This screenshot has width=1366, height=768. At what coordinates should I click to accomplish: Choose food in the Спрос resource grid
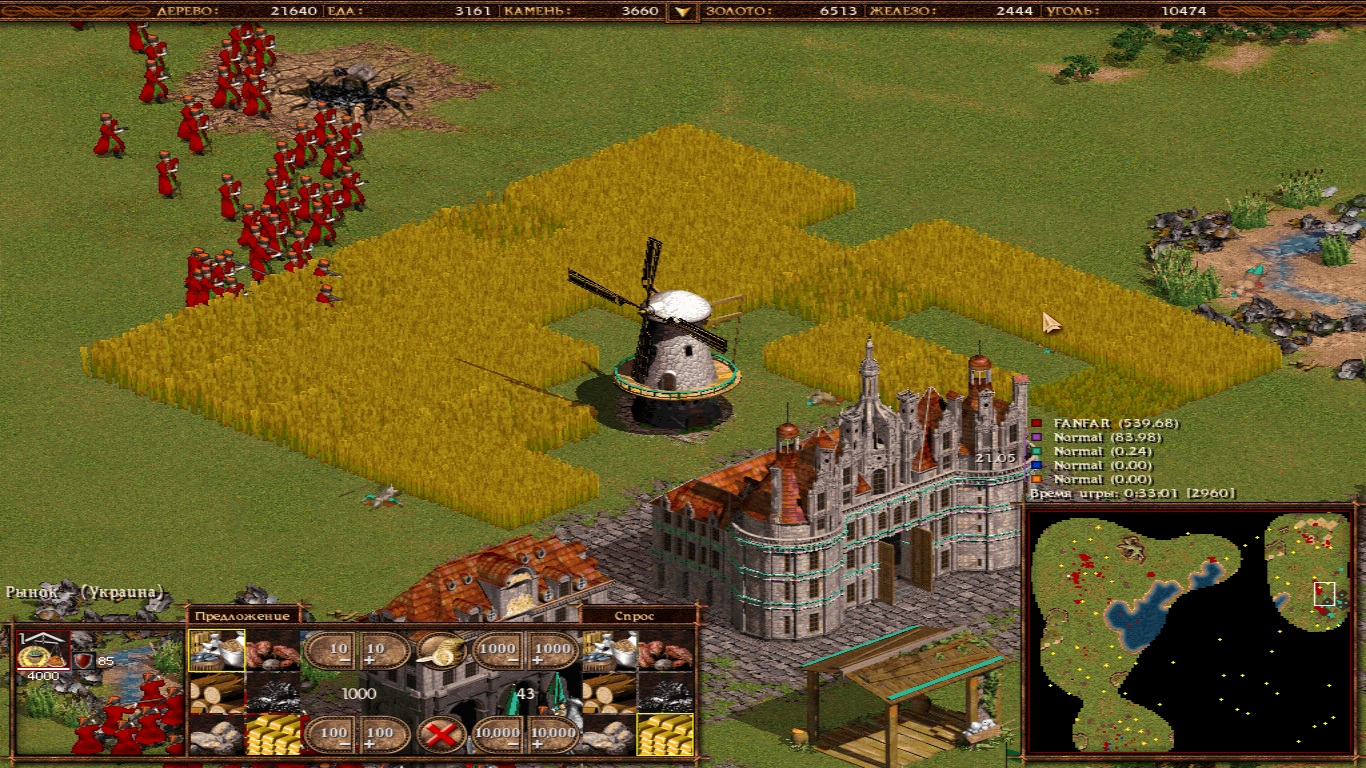[x=610, y=650]
